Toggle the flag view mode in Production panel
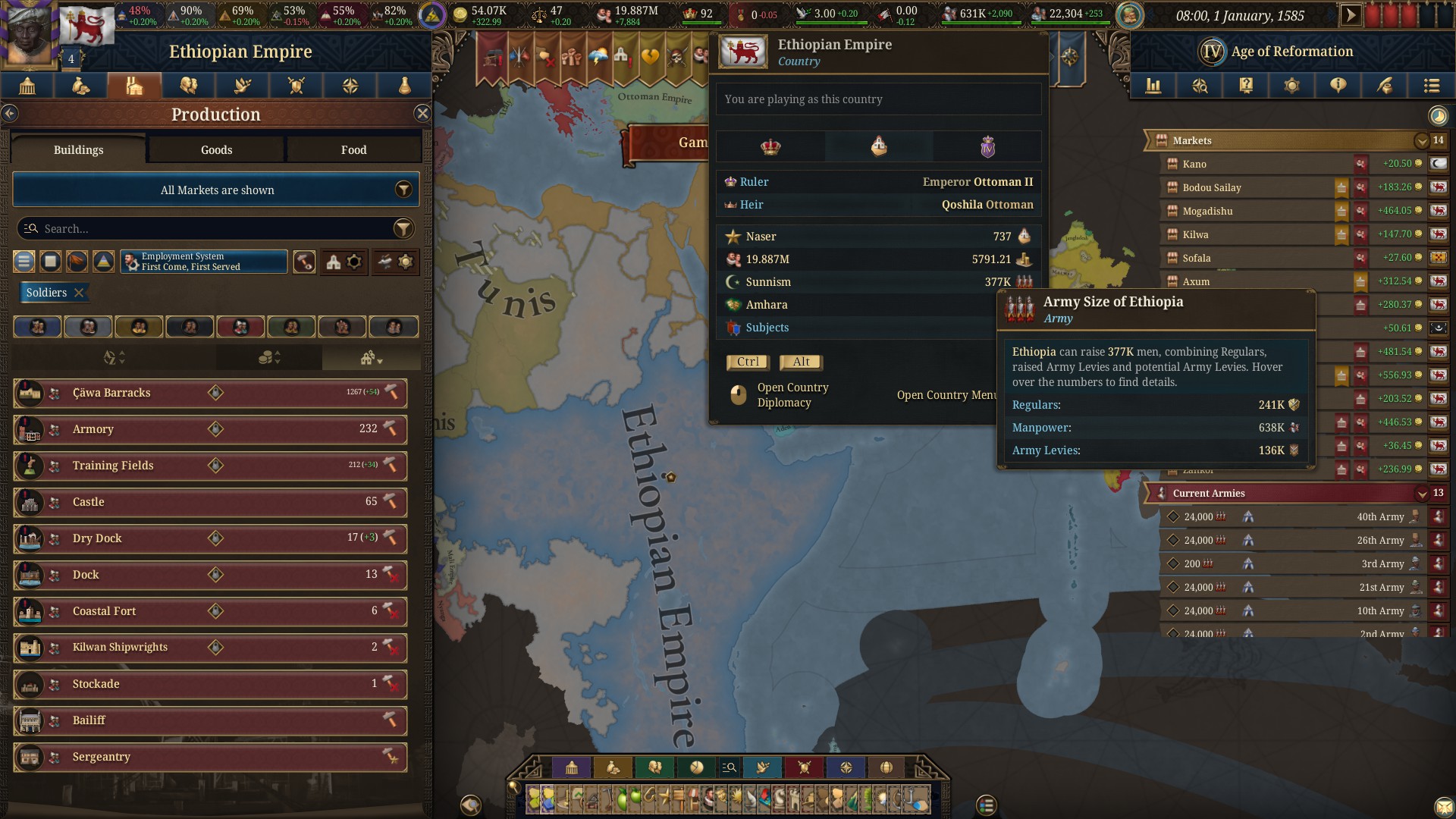1456x819 pixels. coord(77,262)
